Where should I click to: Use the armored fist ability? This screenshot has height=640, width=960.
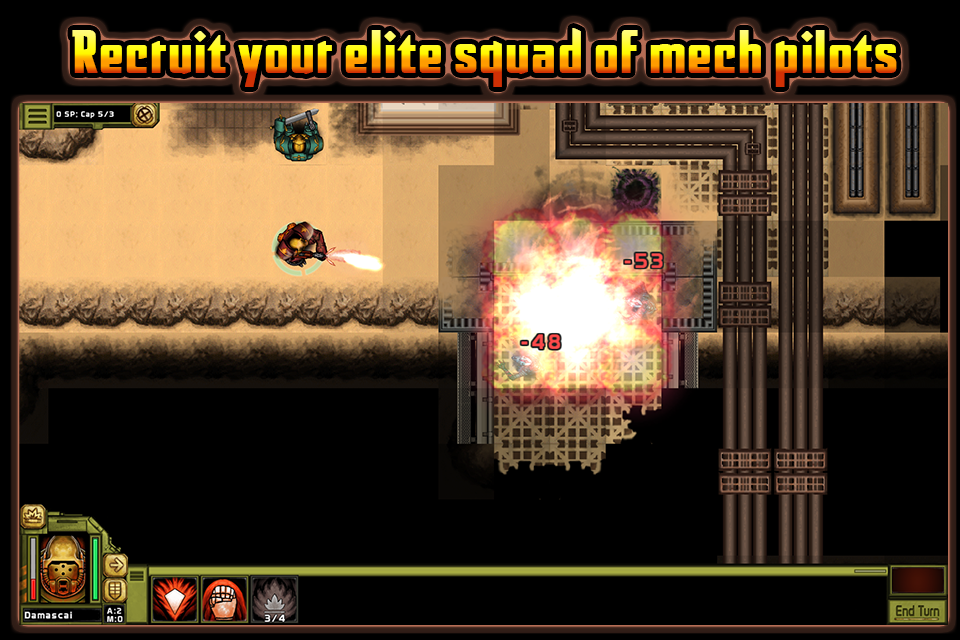click(x=224, y=600)
